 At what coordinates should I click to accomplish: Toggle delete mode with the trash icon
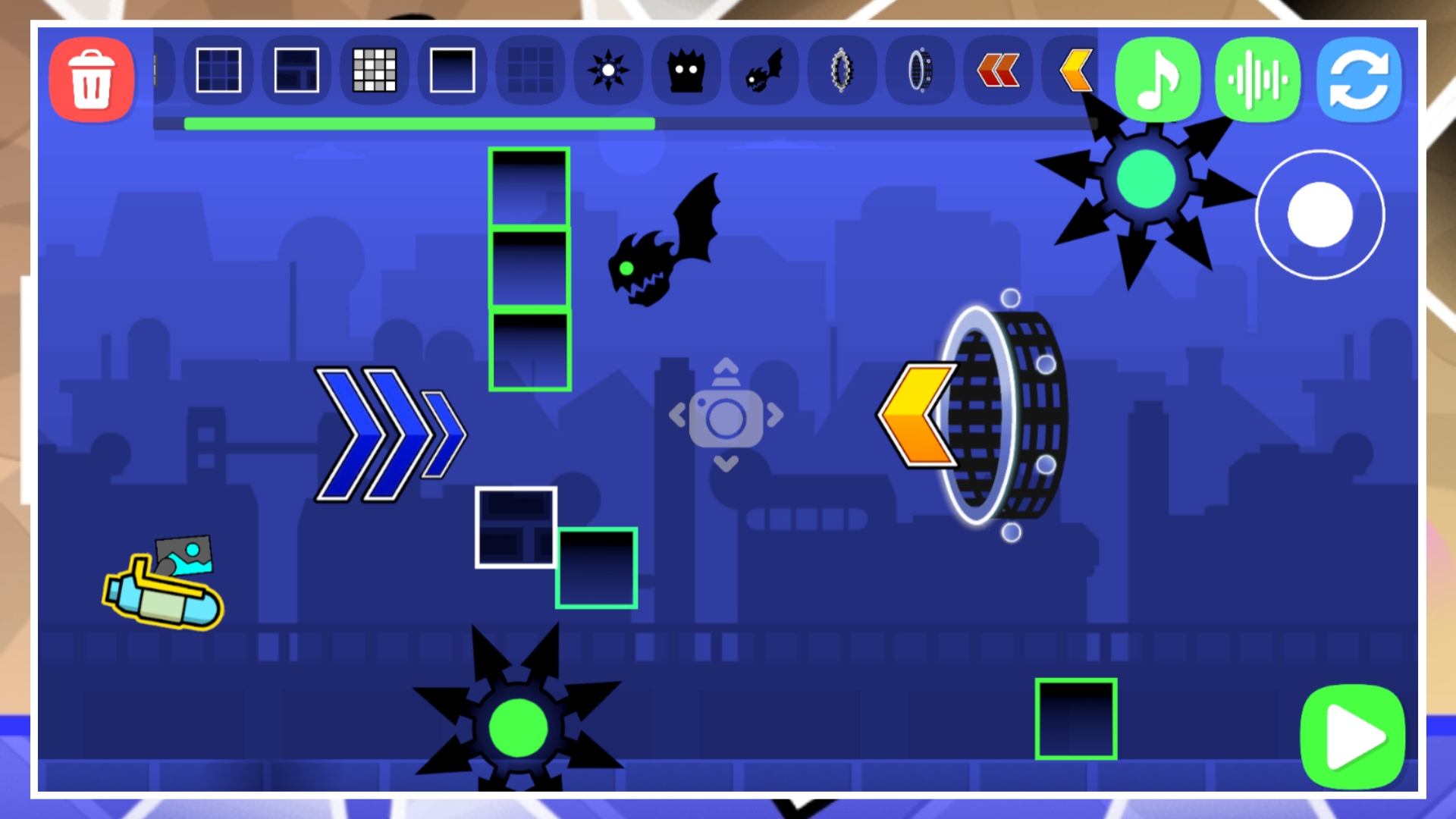(91, 80)
